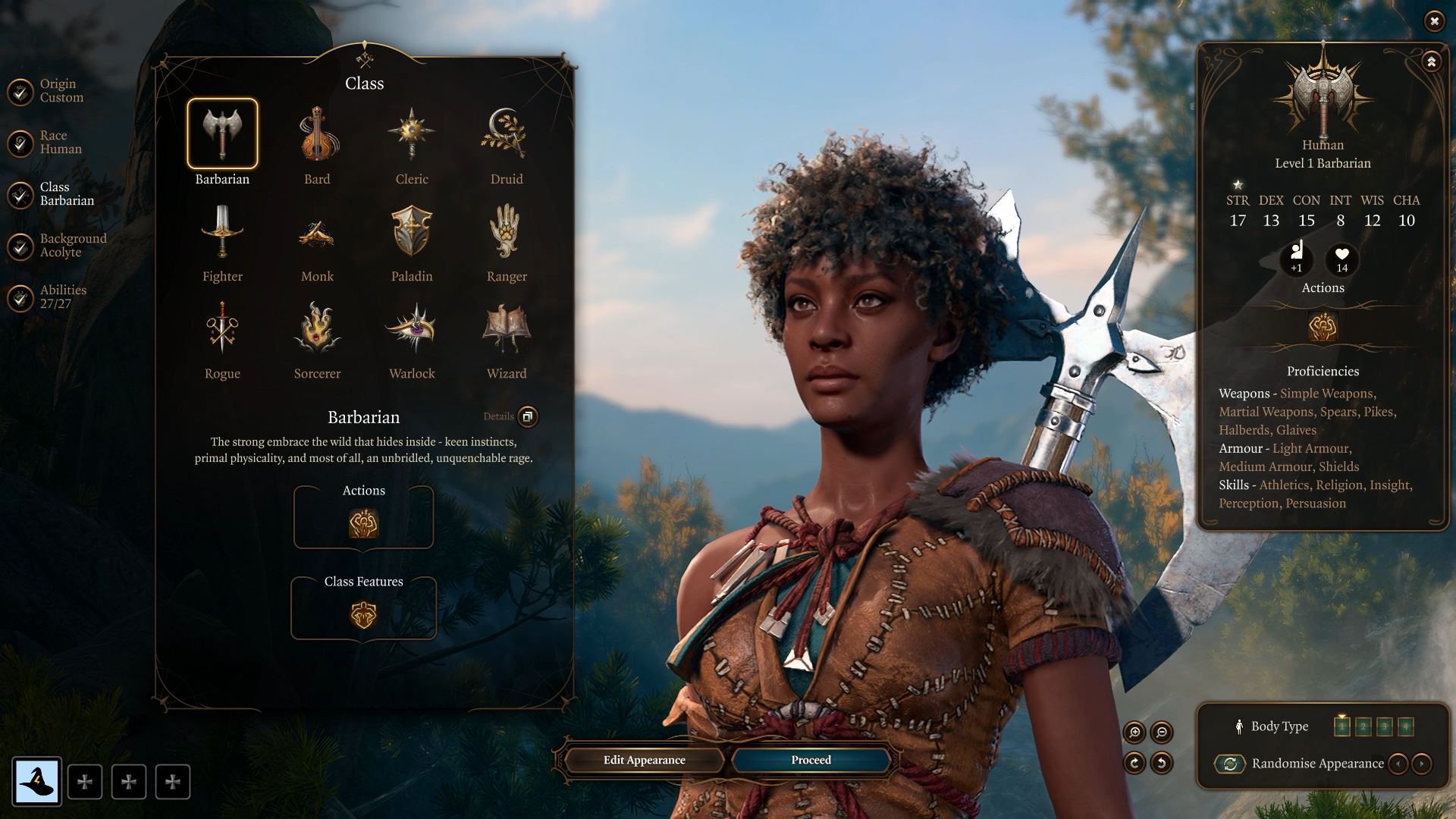The height and width of the screenshot is (819, 1456).
Task: Select Body Type 4
Action: [1407, 726]
